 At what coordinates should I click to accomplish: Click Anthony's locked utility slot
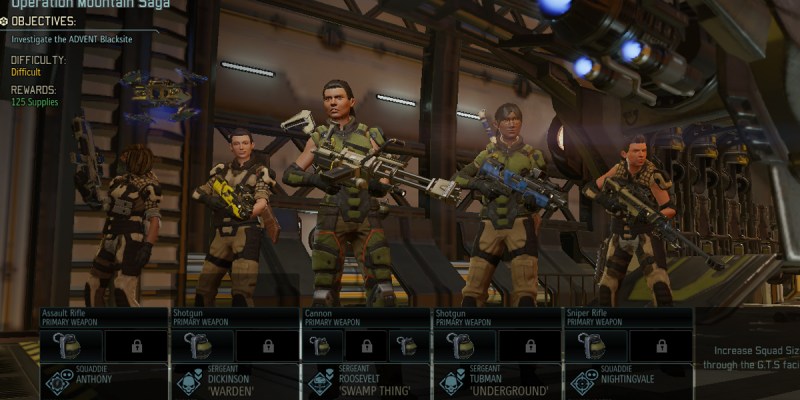tap(136, 346)
